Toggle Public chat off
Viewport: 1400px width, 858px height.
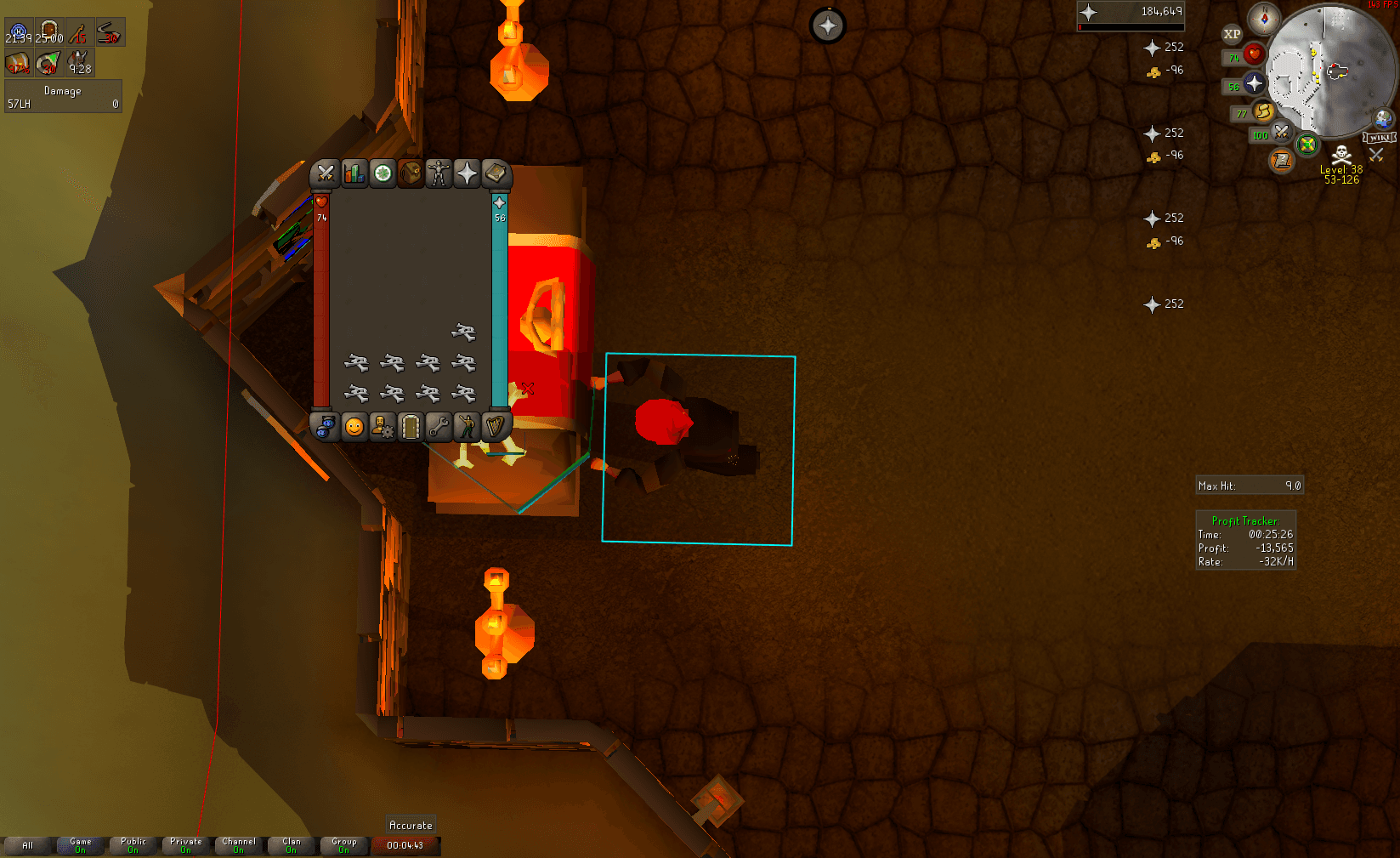point(133,844)
